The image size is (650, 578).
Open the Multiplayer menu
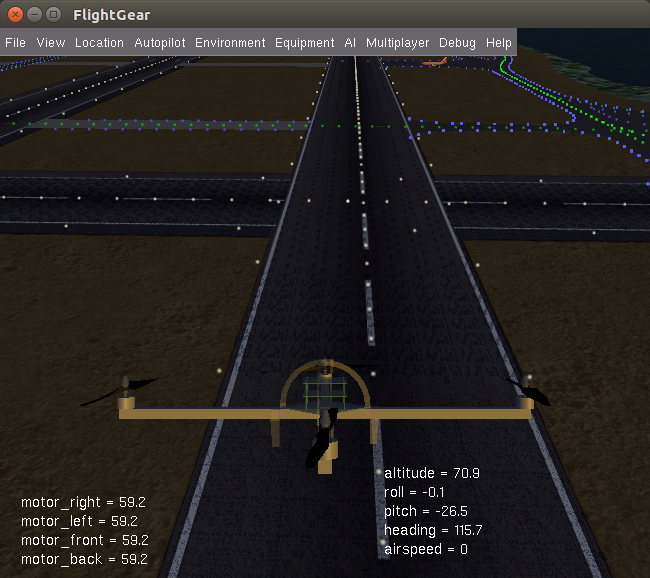(397, 43)
